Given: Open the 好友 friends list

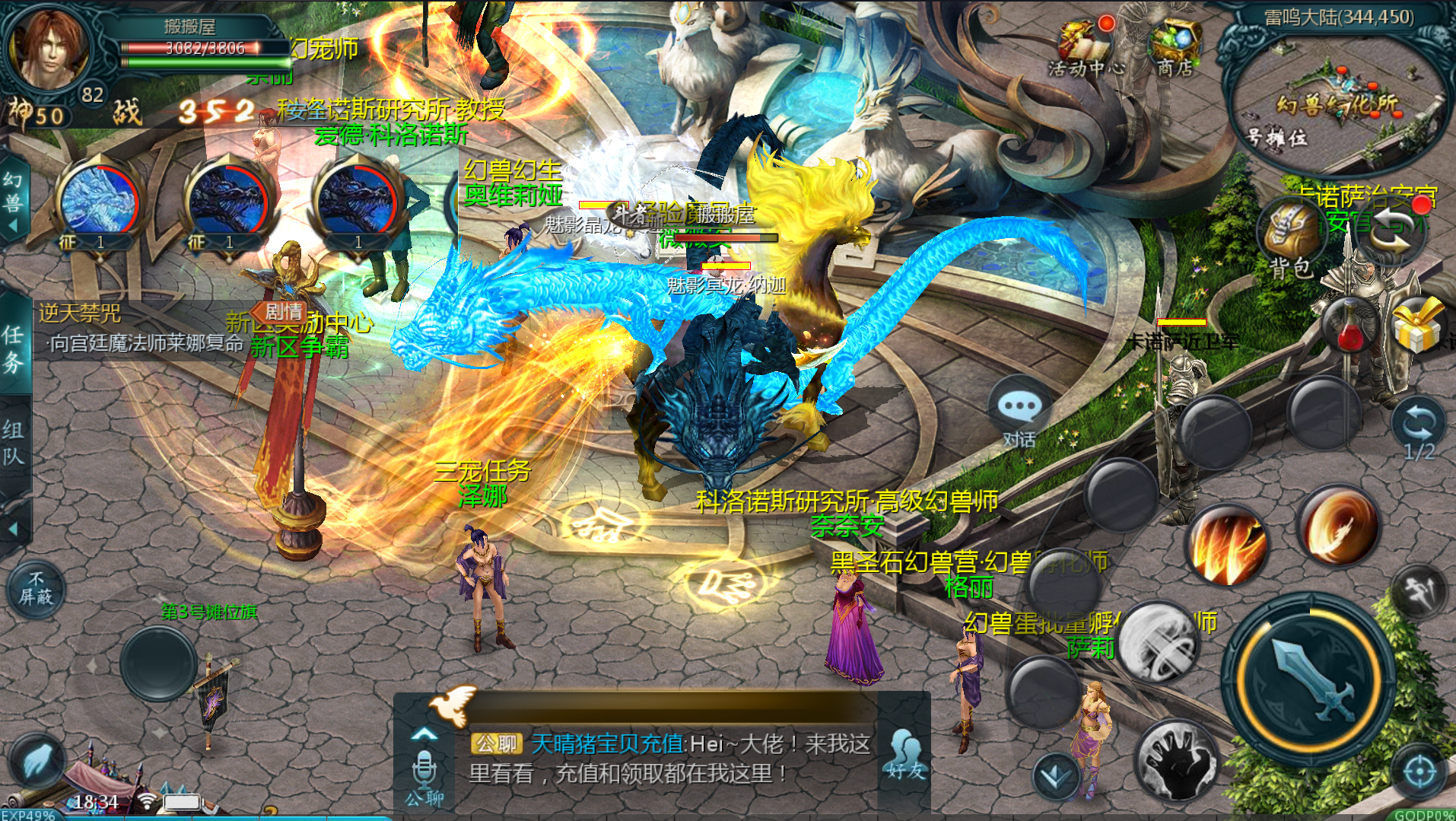Looking at the screenshot, I should pyautogui.click(x=904, y=753).
